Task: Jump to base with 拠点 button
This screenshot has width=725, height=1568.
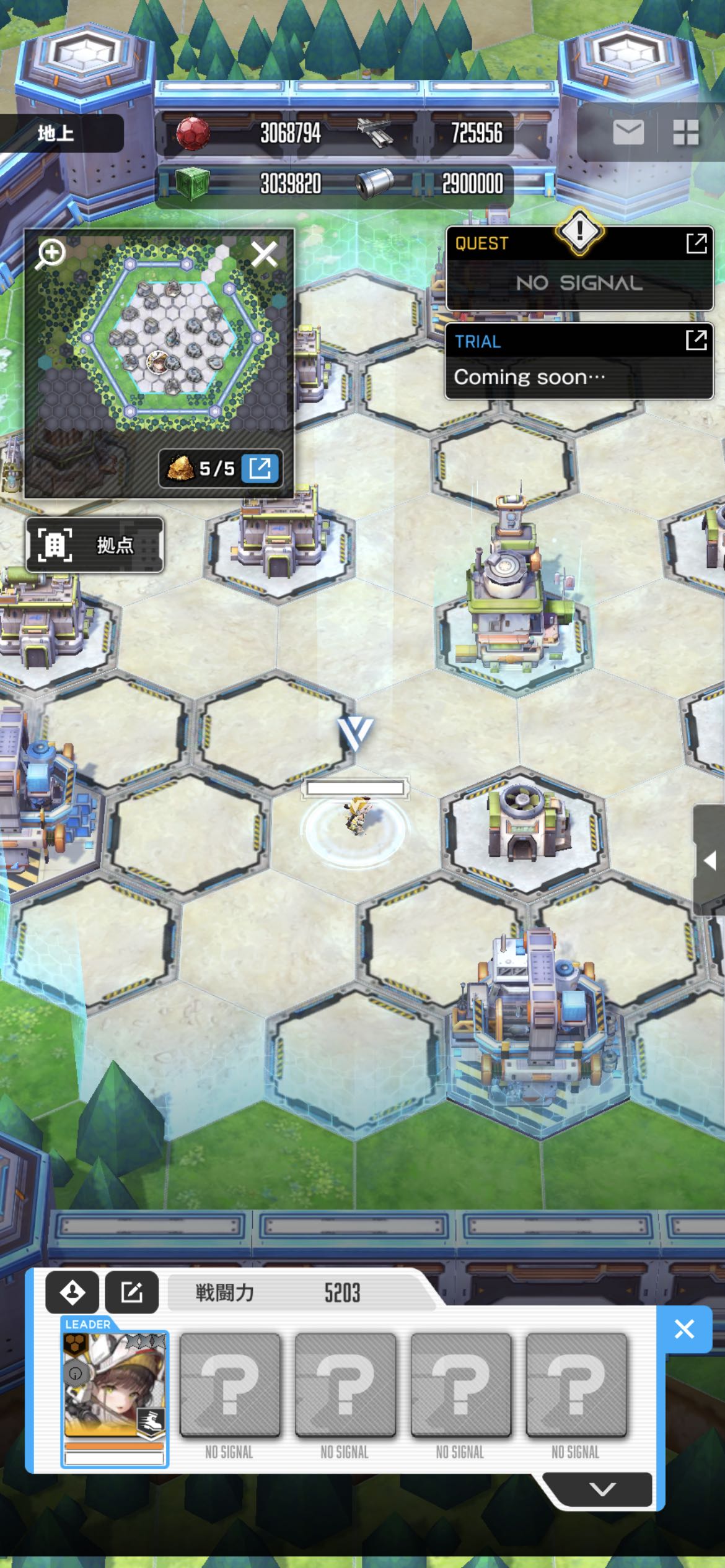Action: point(95,545)
